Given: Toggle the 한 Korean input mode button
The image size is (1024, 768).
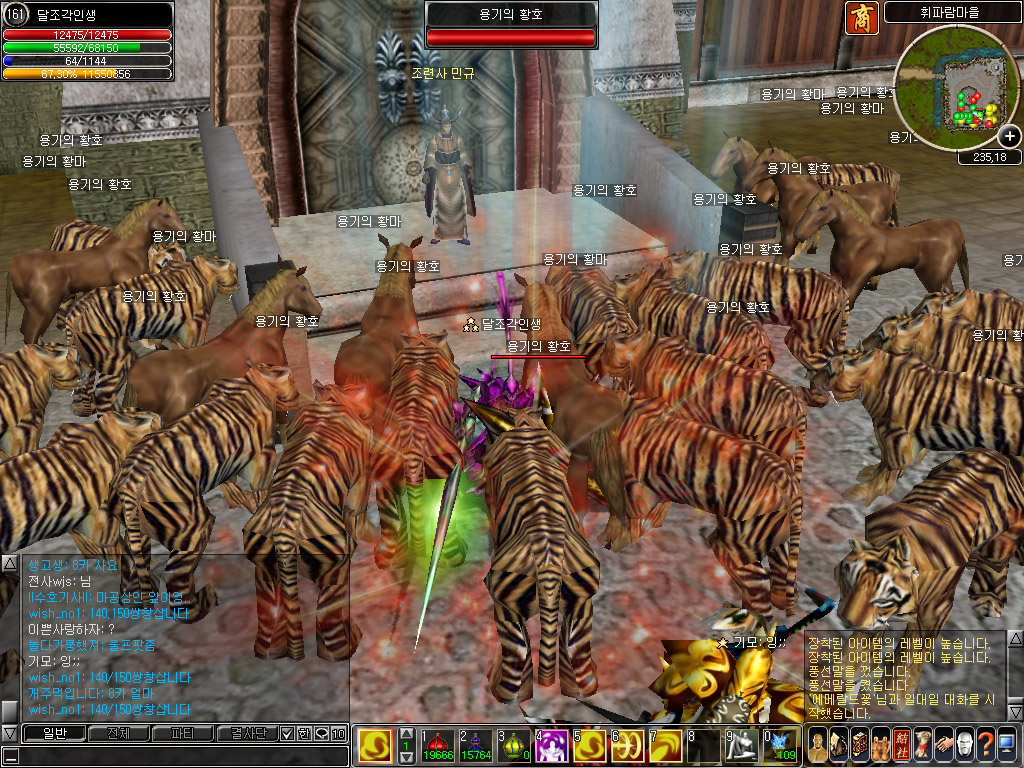Looking at the screenshot, I should (x=304, y=733).
